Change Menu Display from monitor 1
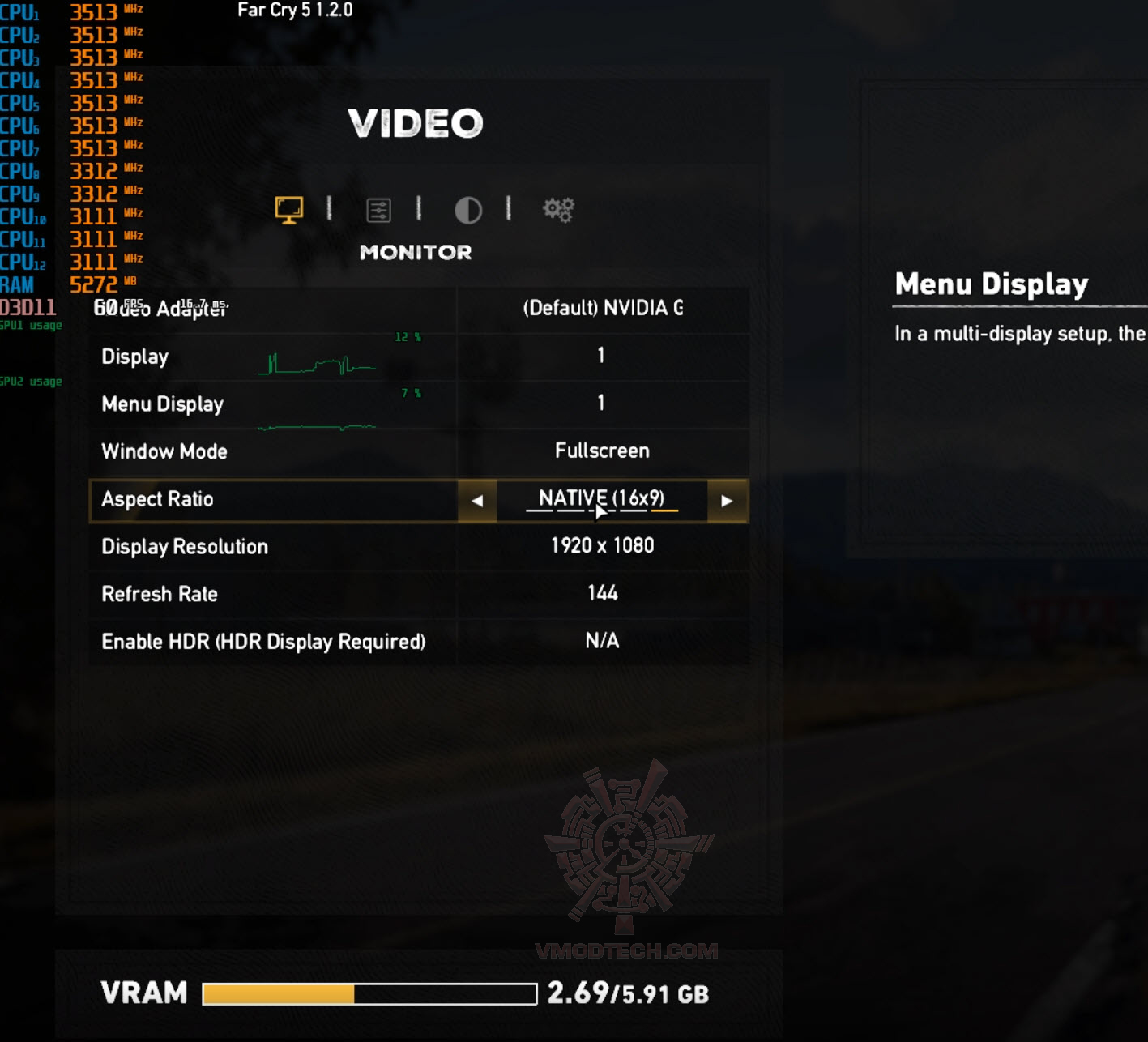This screenshot has width=1148, height=1042. pos(602,404)
